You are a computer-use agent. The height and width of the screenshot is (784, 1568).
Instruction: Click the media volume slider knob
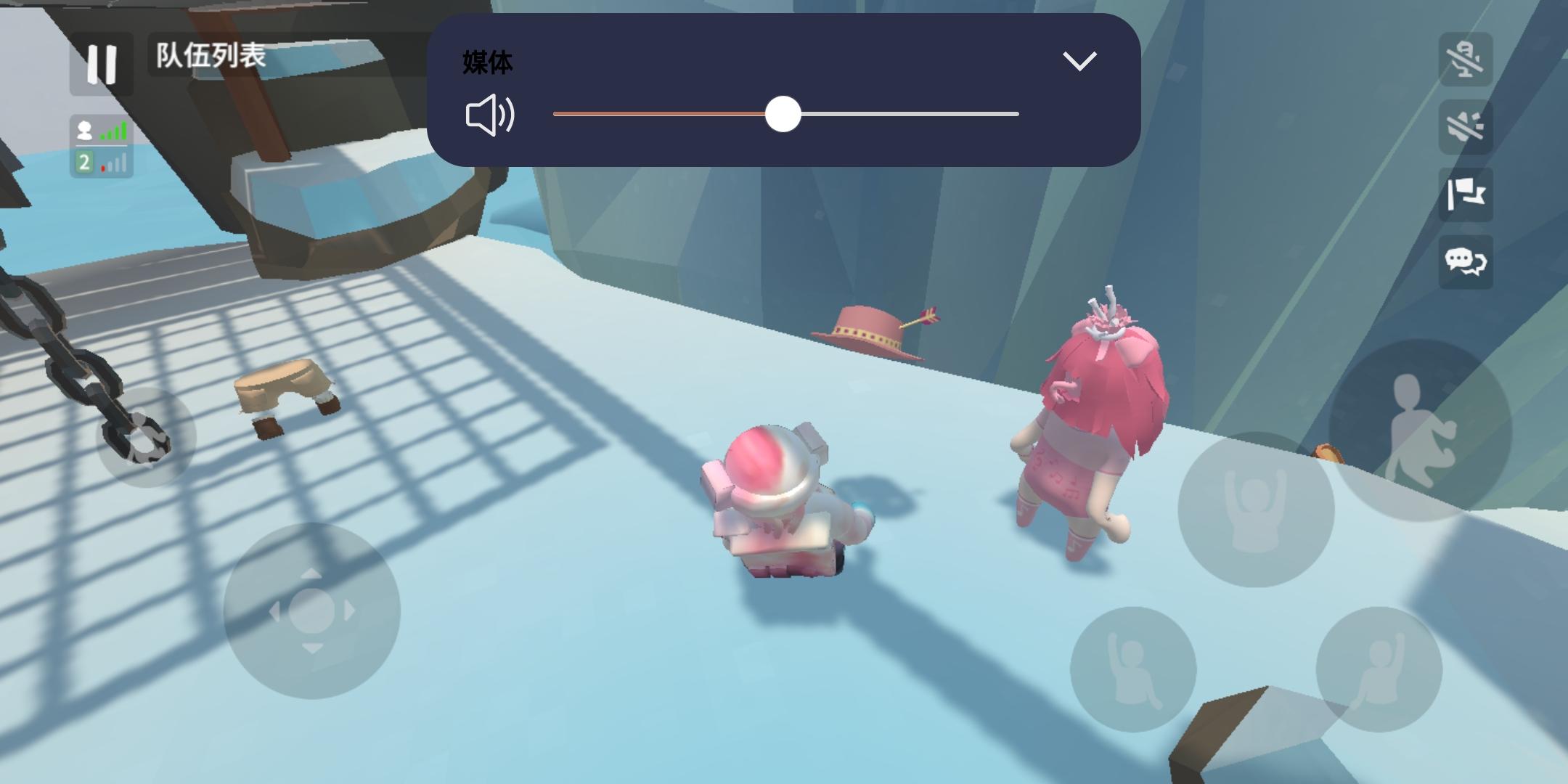(x=784, y=114)
